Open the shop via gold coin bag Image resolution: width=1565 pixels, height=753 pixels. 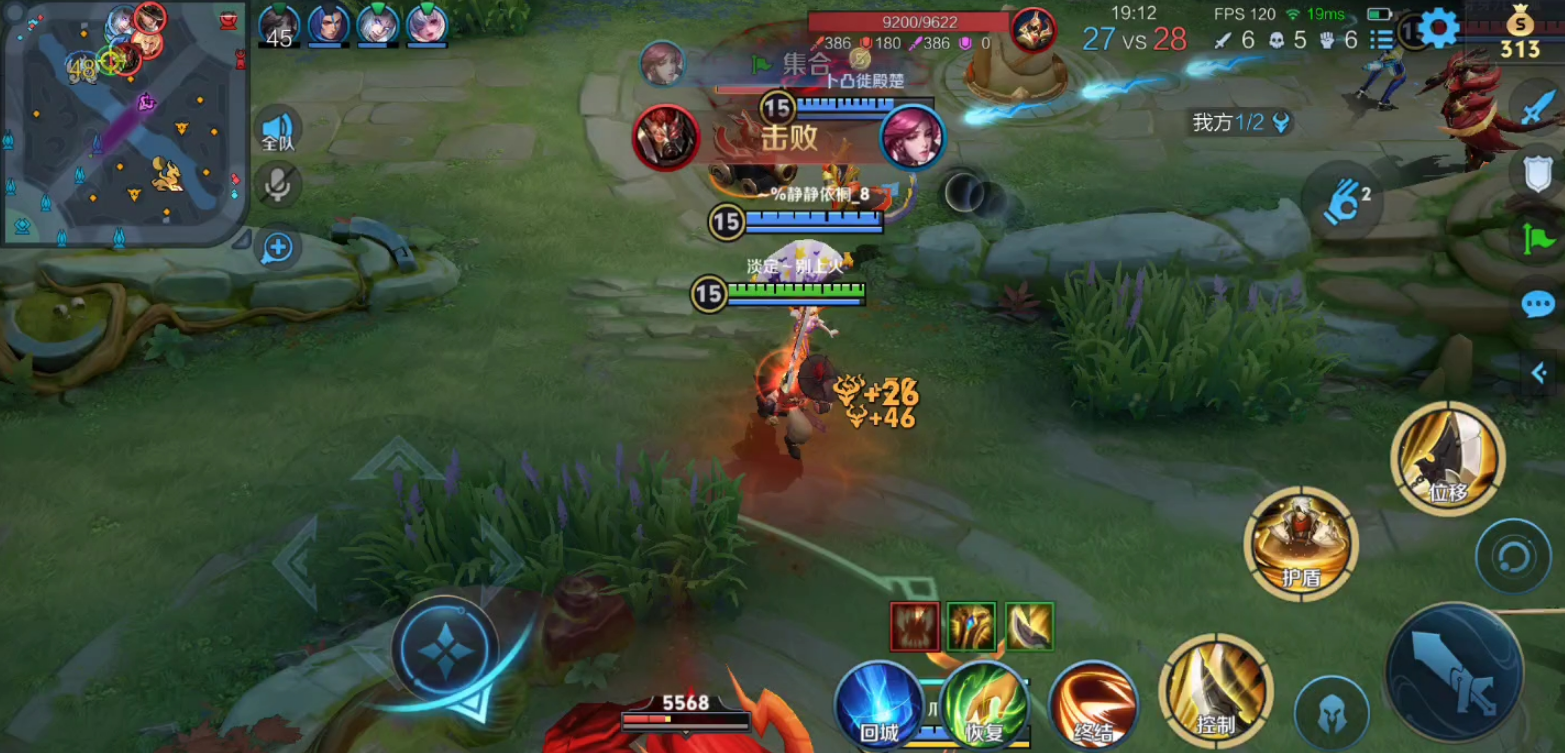coord(1519,32)
